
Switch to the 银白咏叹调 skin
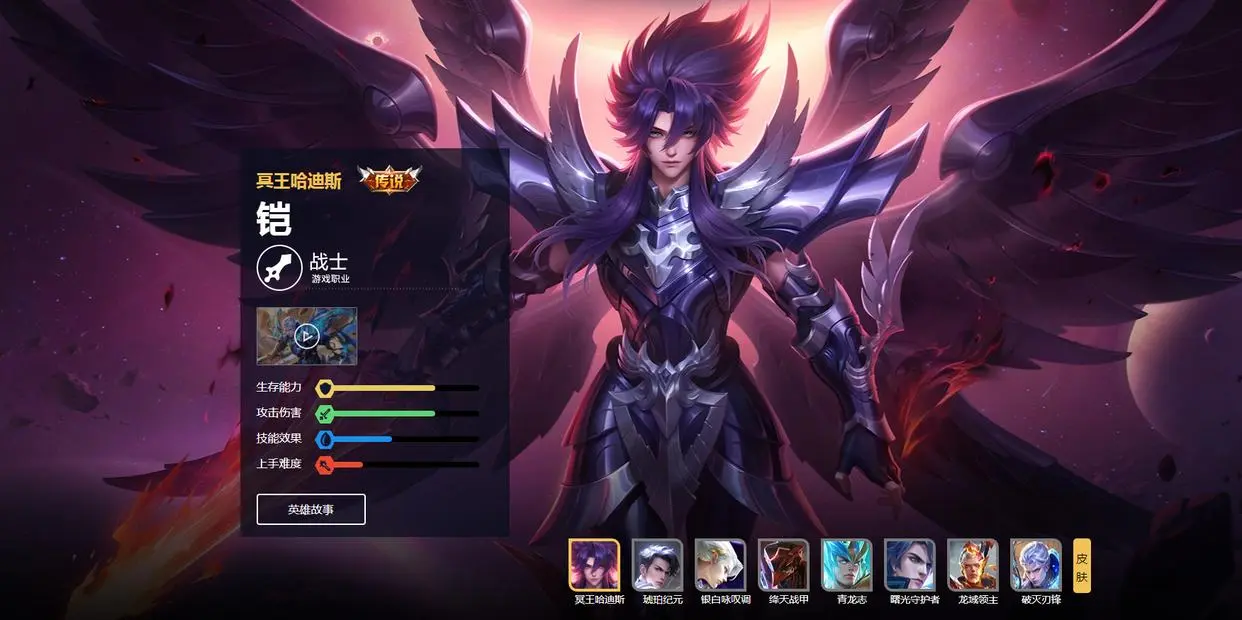point(721,565)
